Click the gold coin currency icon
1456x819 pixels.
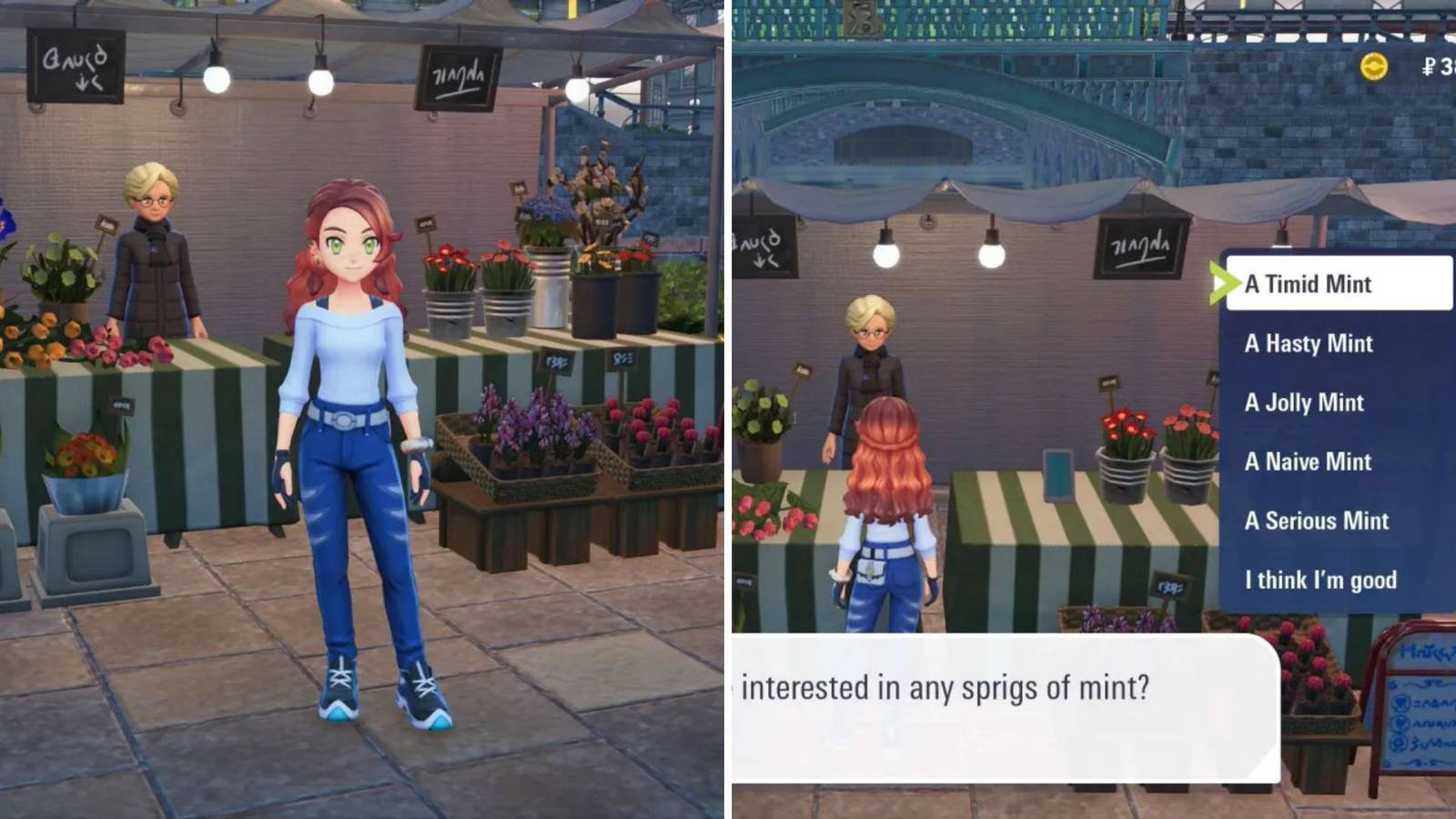(x=1376, y=66)
